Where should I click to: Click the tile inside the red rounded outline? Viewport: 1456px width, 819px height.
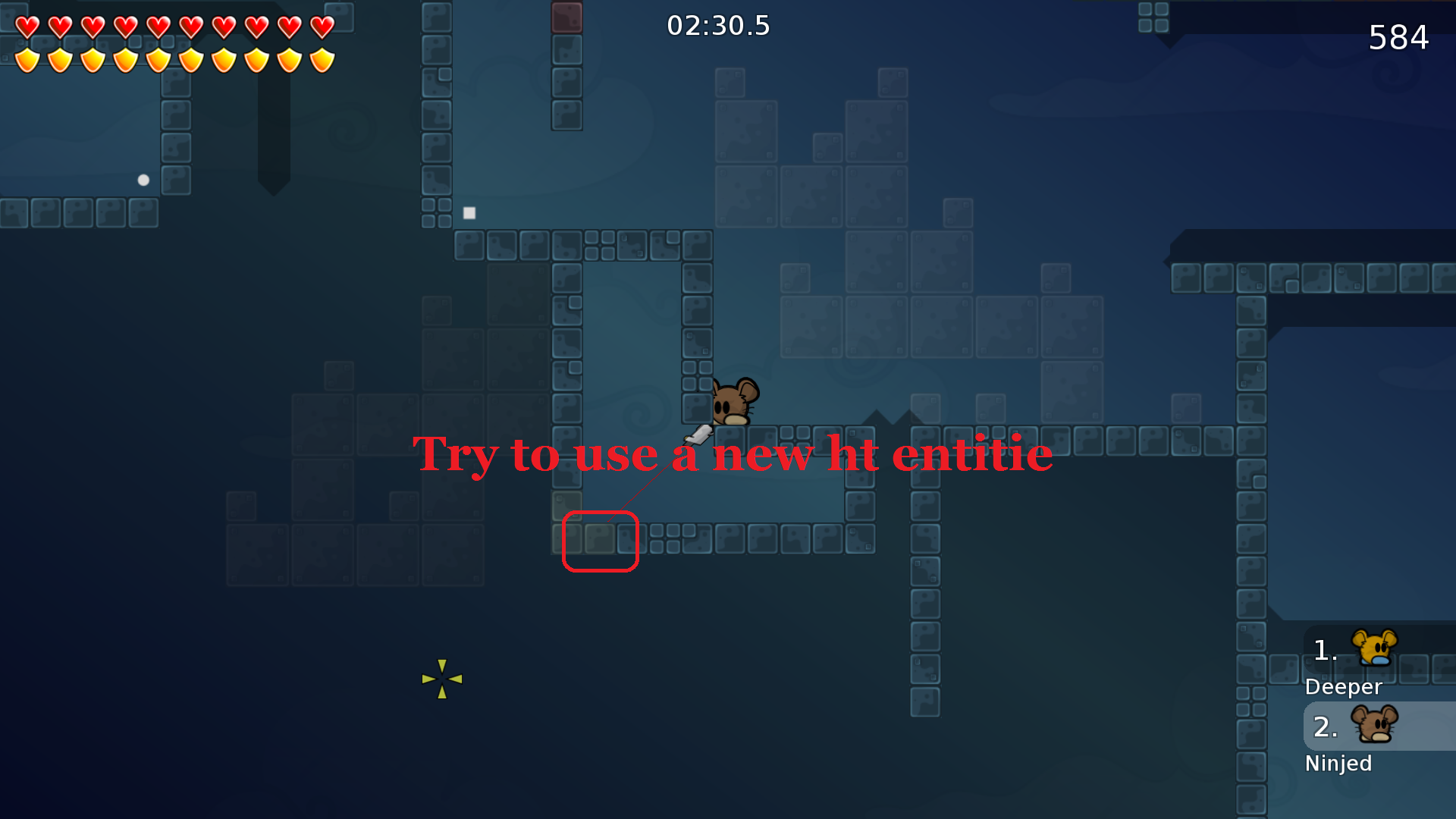click(x=601, y=540)
